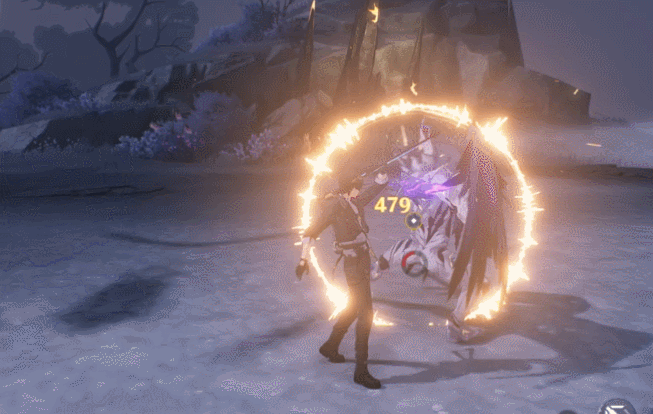Viewport: 653px width, 414px height.
Task: Activate the partially visible round skill icon
Action: pyautogui.click(x=617, y=407)
